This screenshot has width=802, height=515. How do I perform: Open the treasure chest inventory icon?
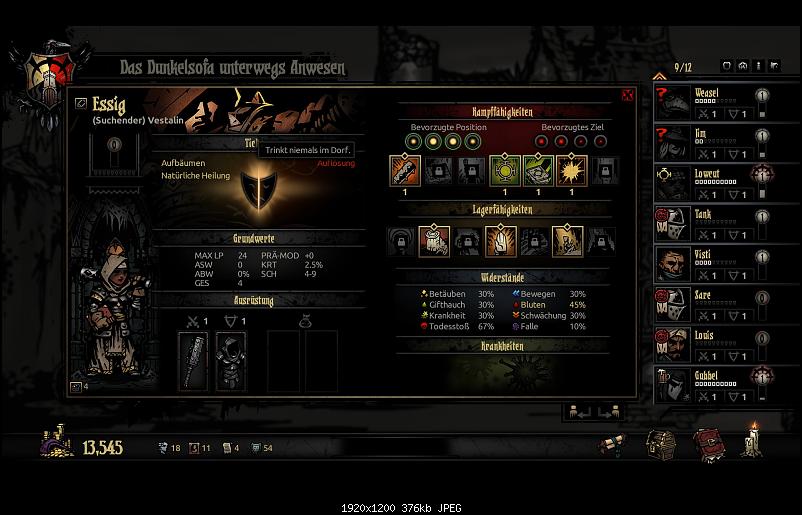[x=660, y=443]
